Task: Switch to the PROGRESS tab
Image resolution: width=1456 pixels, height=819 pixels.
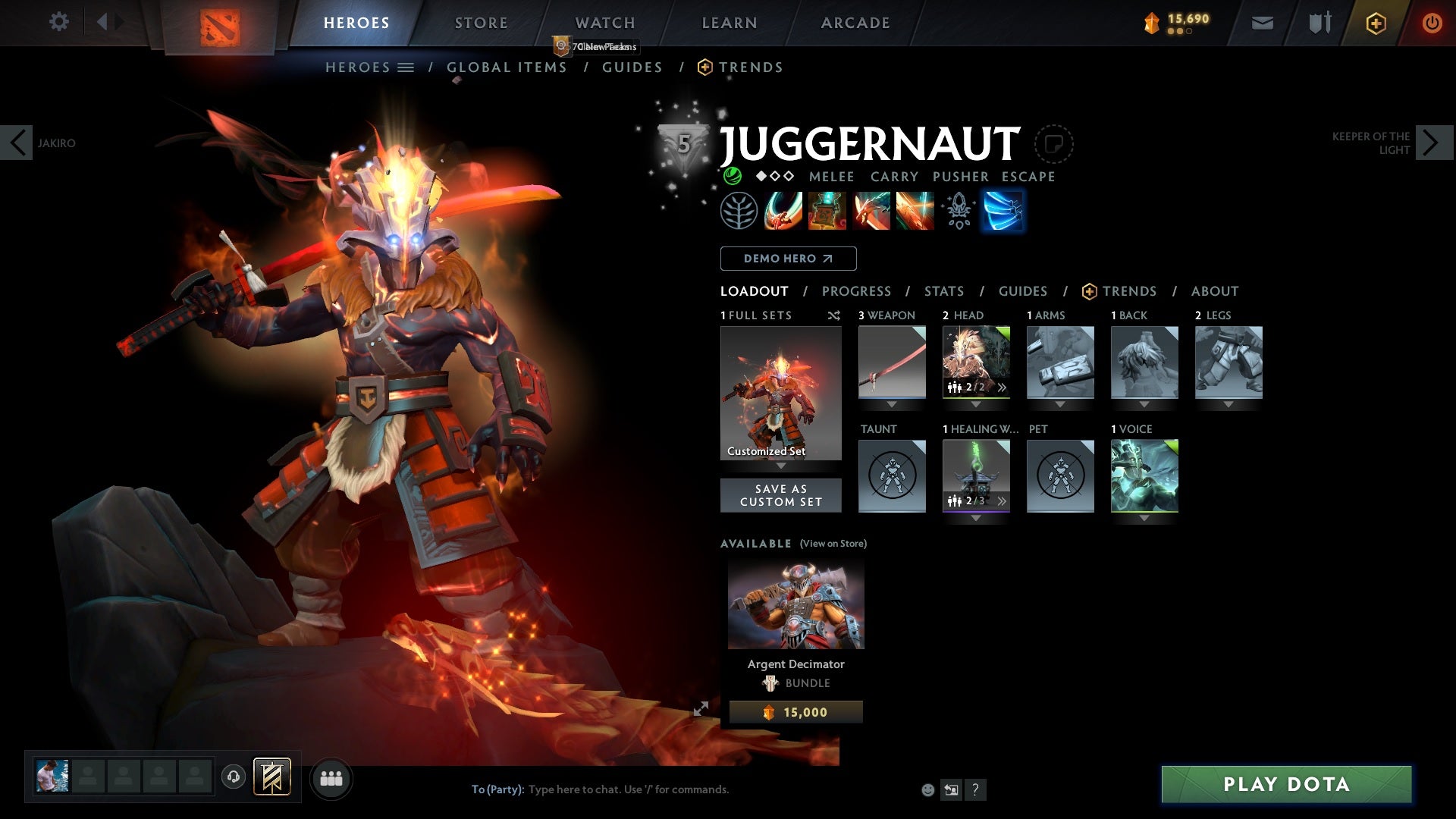Action: click(x=856, y=291)
